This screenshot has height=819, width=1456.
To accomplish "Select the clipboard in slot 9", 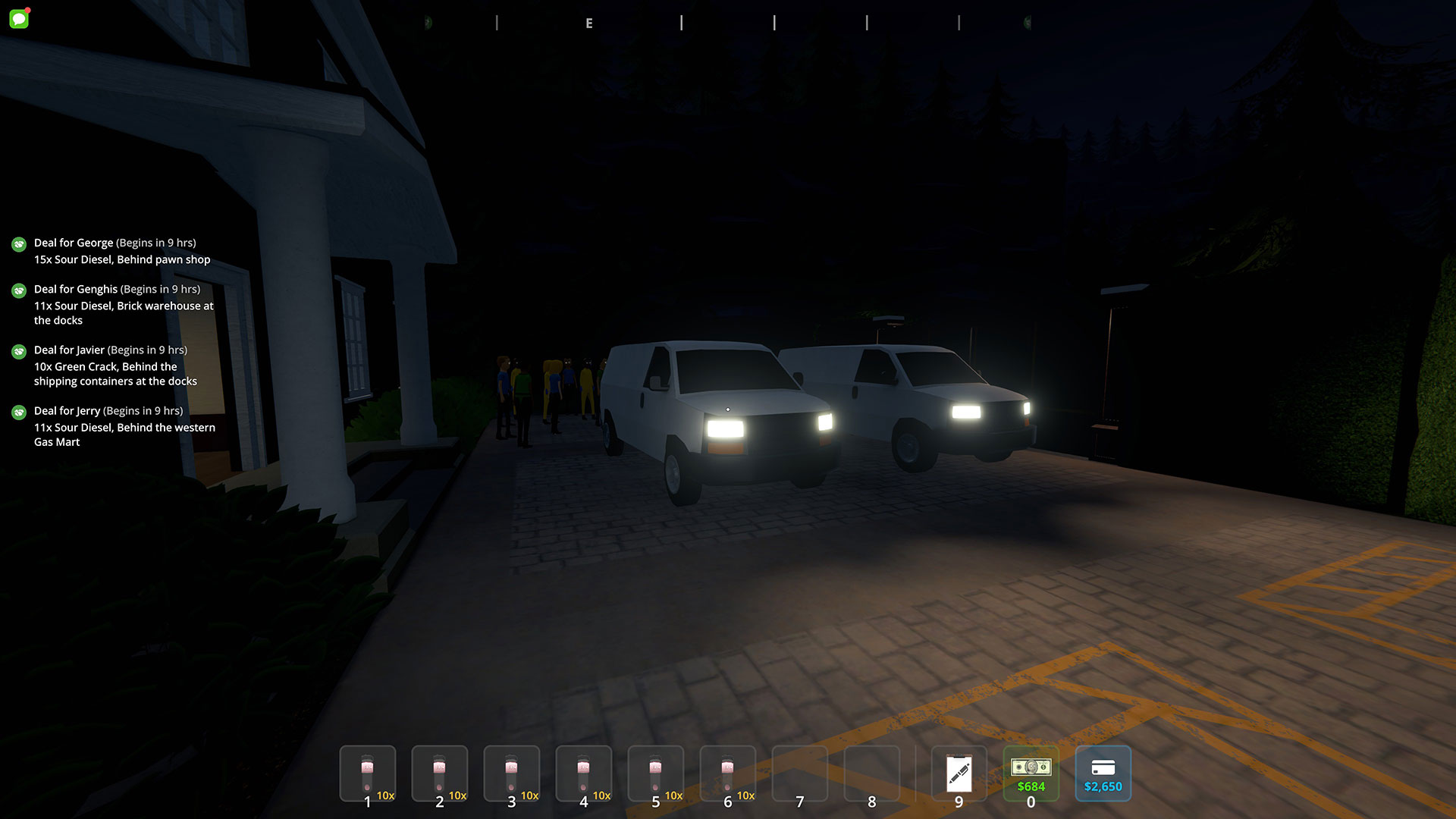I will 959,773.
